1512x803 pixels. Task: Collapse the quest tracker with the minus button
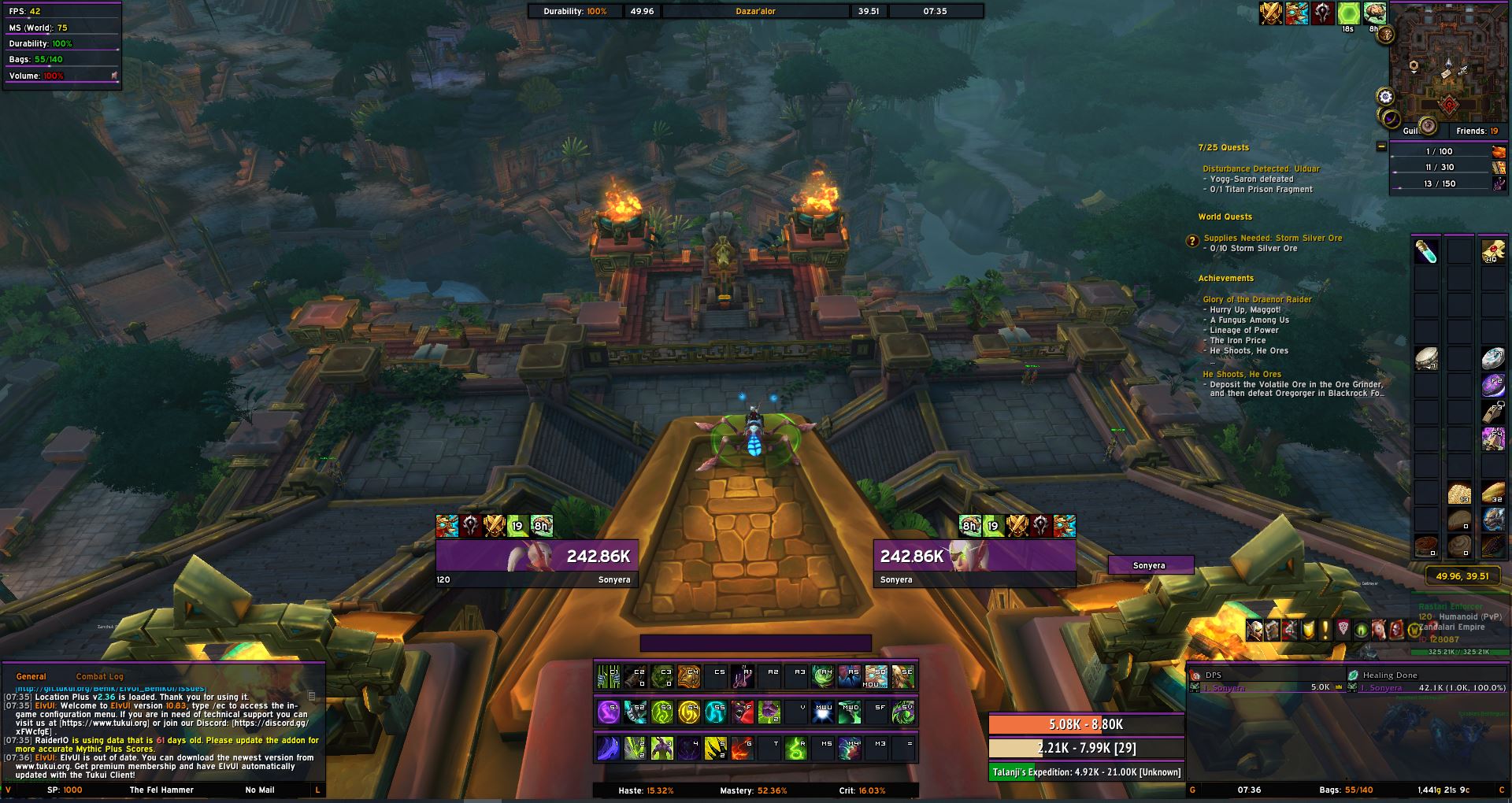[1381, 147]
